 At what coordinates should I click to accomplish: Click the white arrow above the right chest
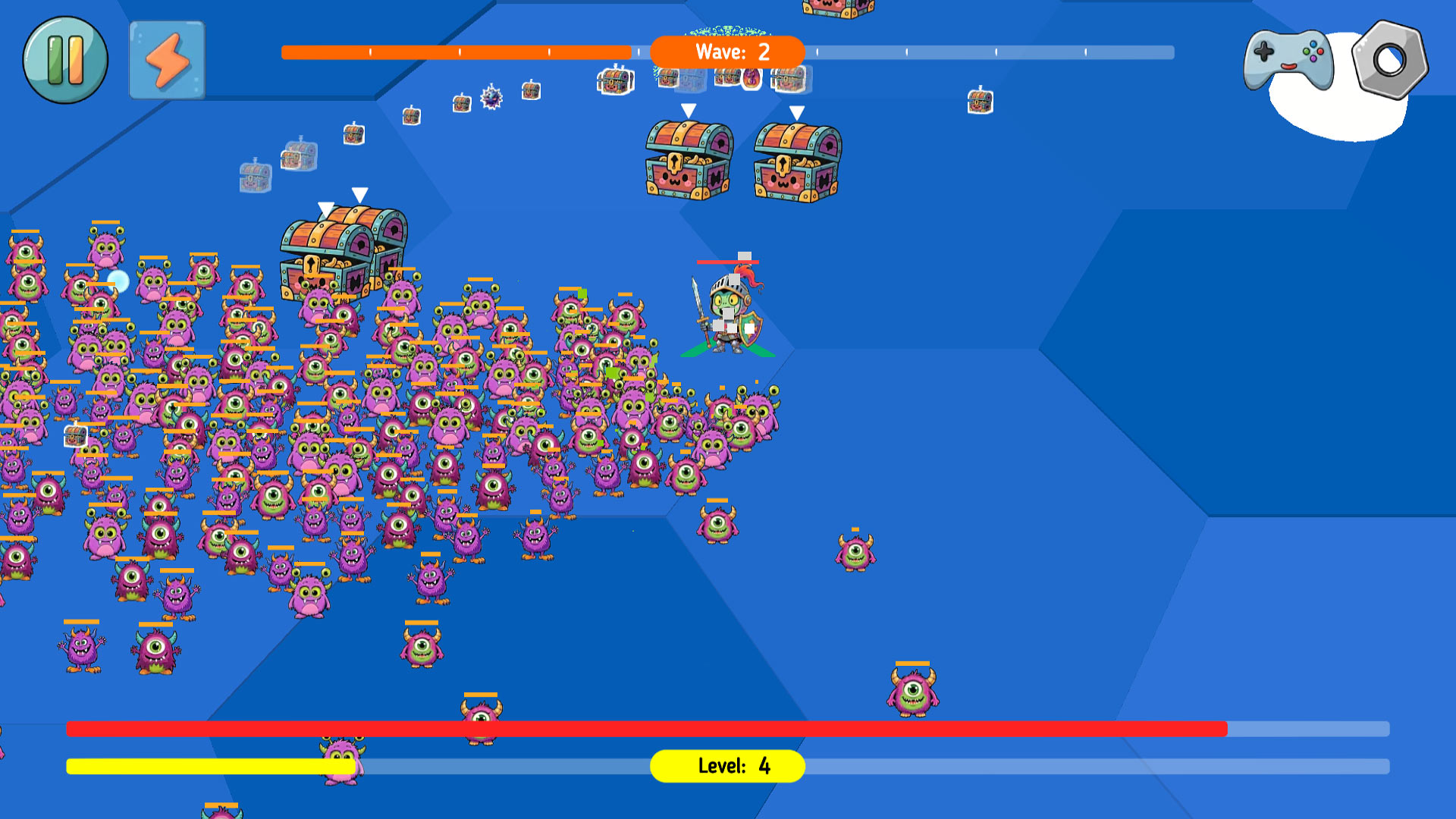tap(796, 111)
